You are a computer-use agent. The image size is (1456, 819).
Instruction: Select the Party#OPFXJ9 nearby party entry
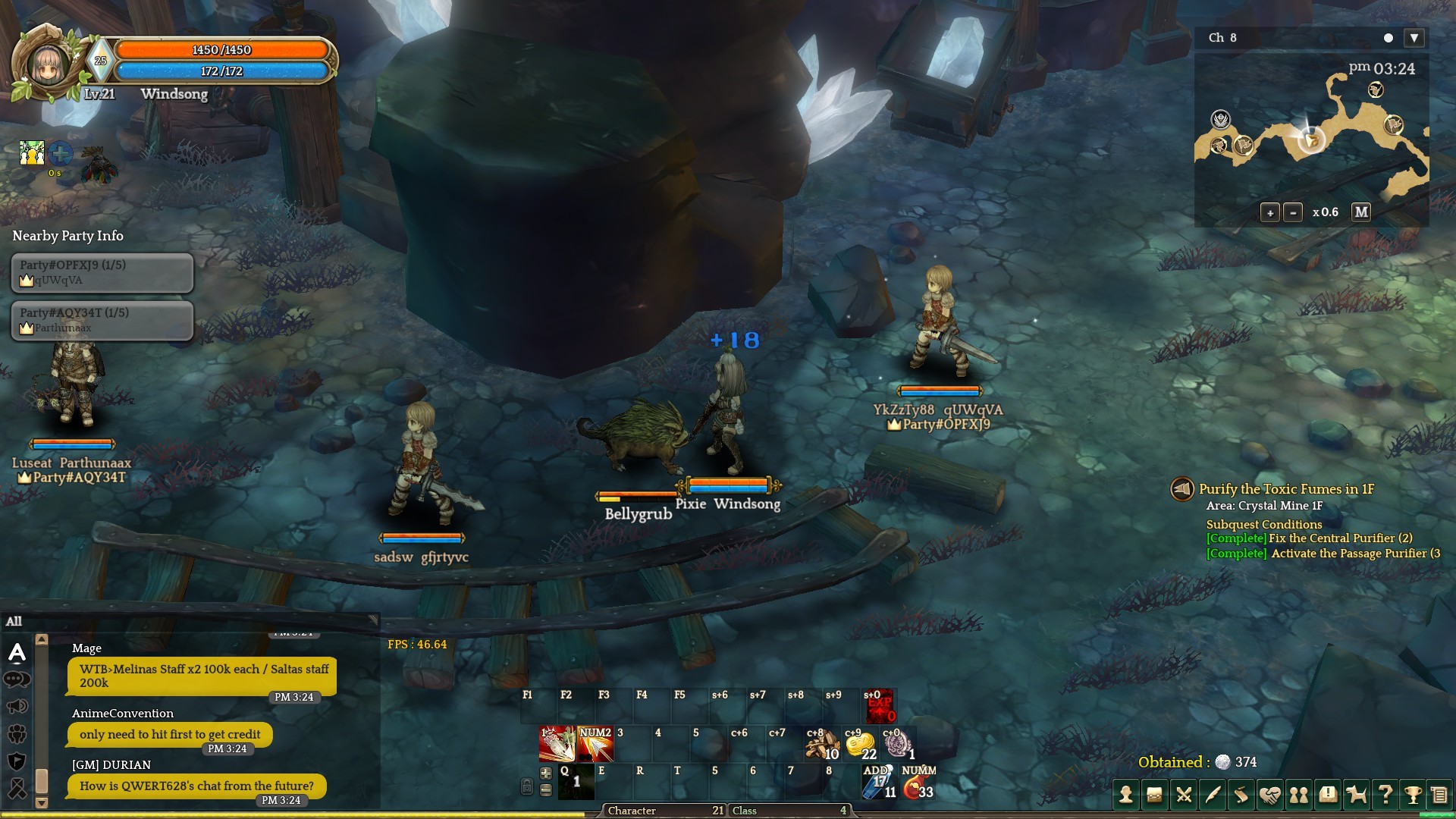pos(102,272)
